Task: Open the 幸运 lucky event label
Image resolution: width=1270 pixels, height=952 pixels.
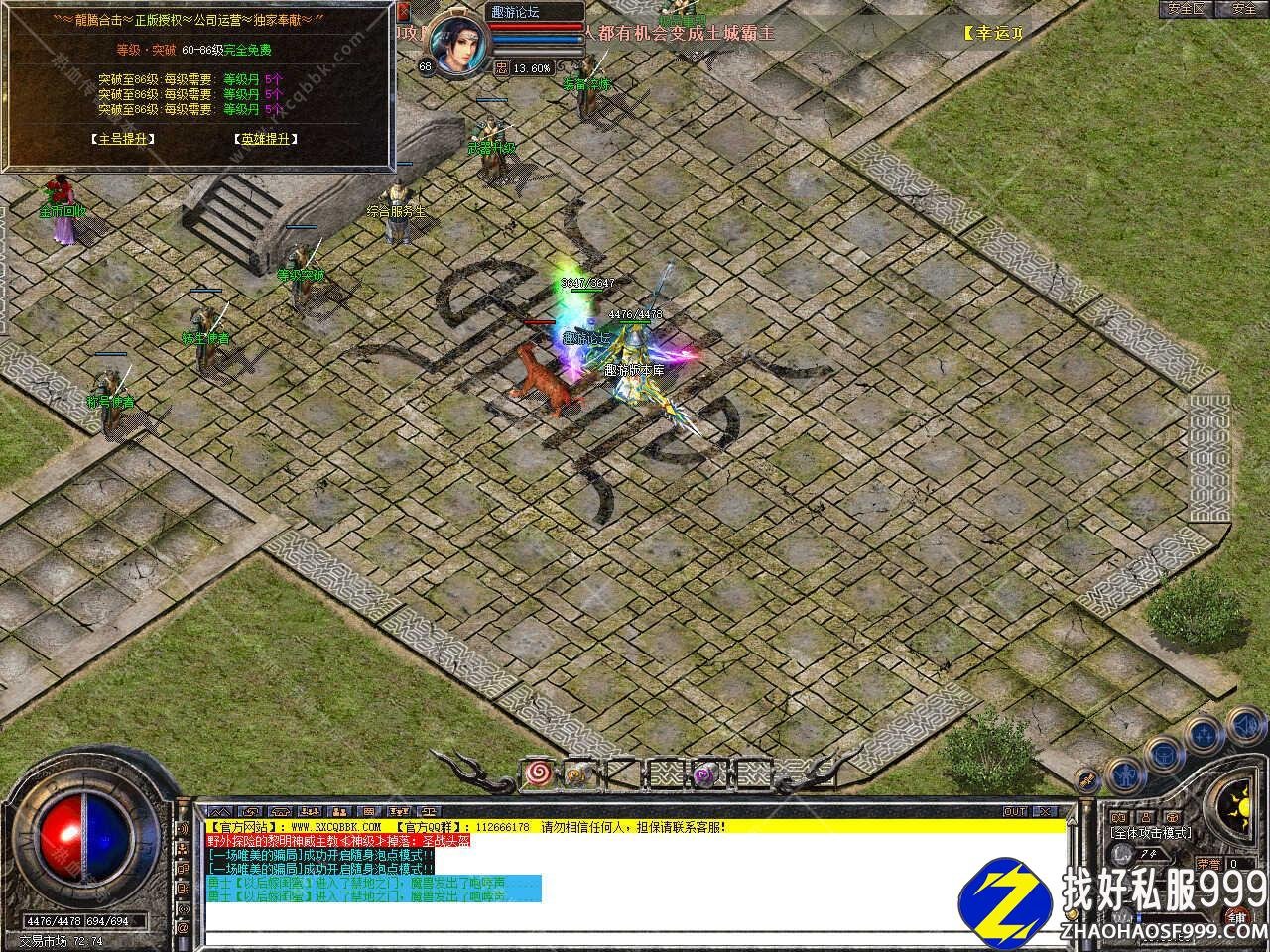Action: click(992, 33)
